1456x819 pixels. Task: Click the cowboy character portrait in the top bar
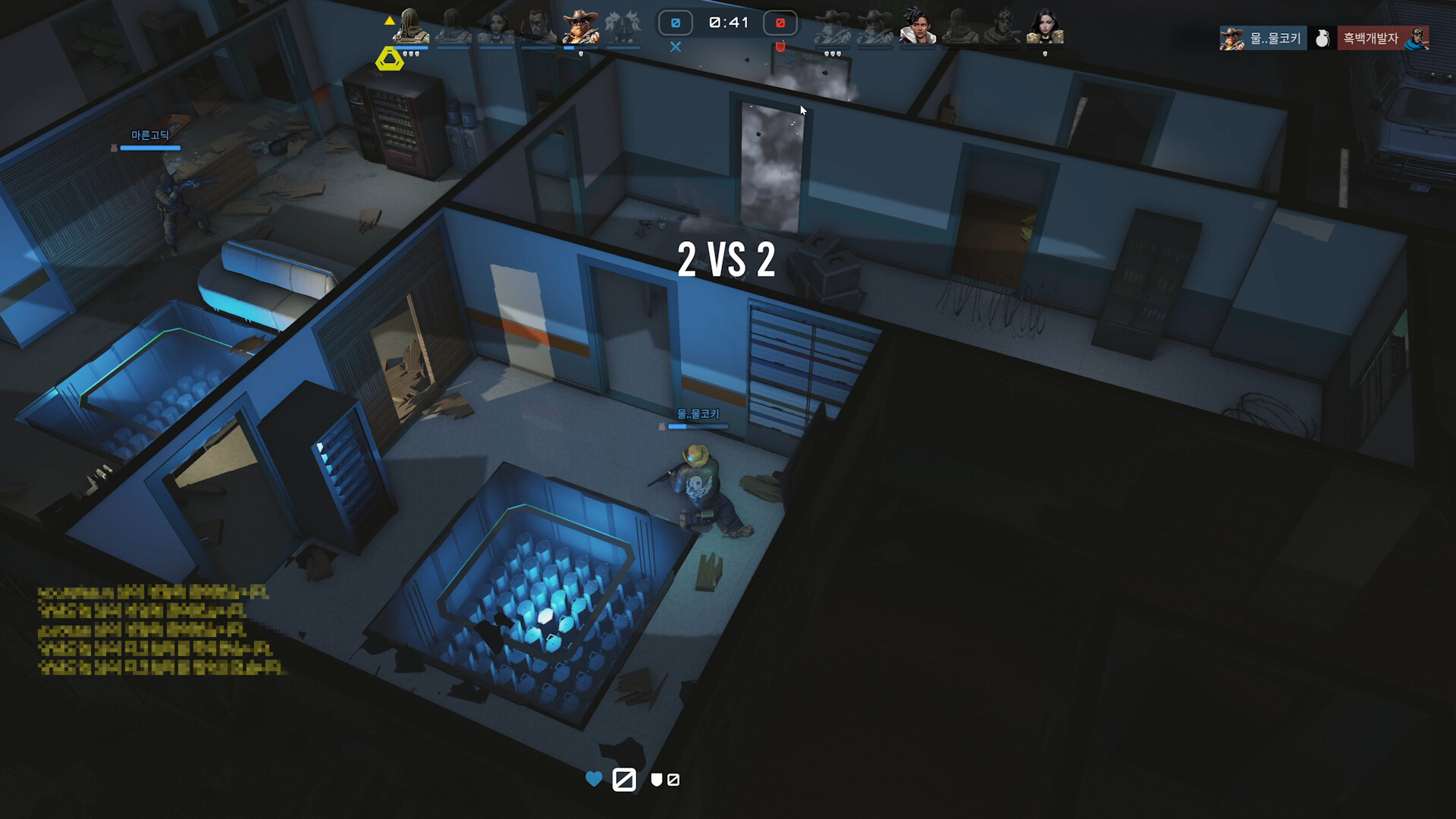coord(580,24)
